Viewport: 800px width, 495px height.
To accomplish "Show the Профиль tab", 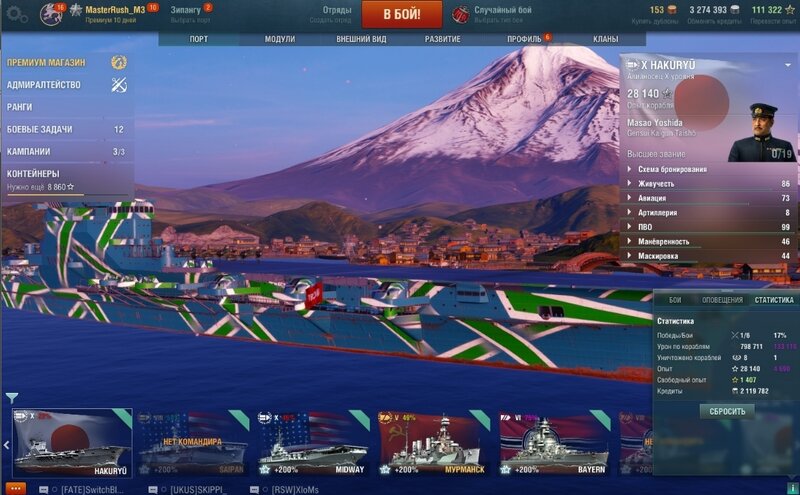I will 523,39.
